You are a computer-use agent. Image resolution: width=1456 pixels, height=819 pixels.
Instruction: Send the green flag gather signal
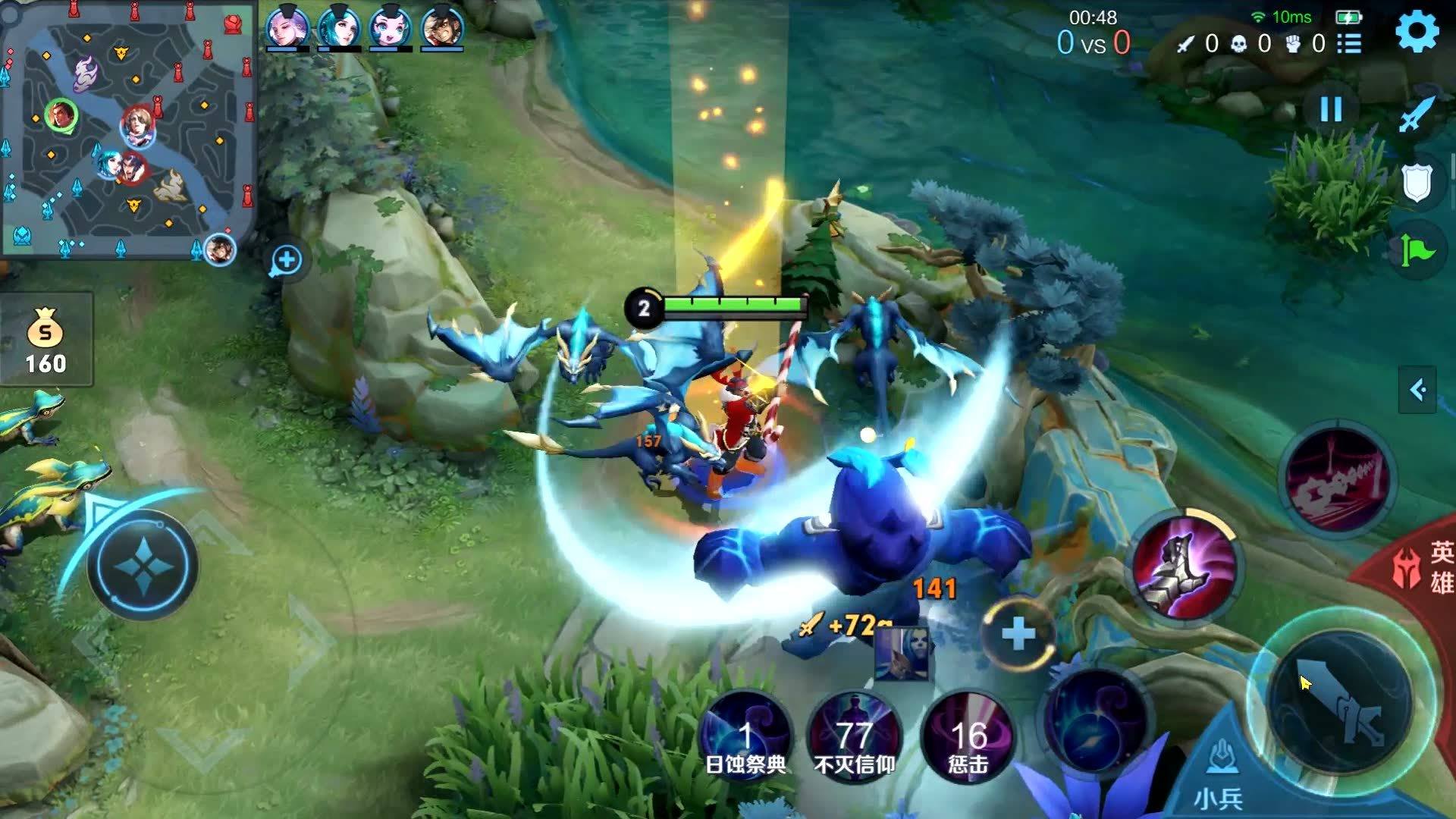click(1416, 250)
